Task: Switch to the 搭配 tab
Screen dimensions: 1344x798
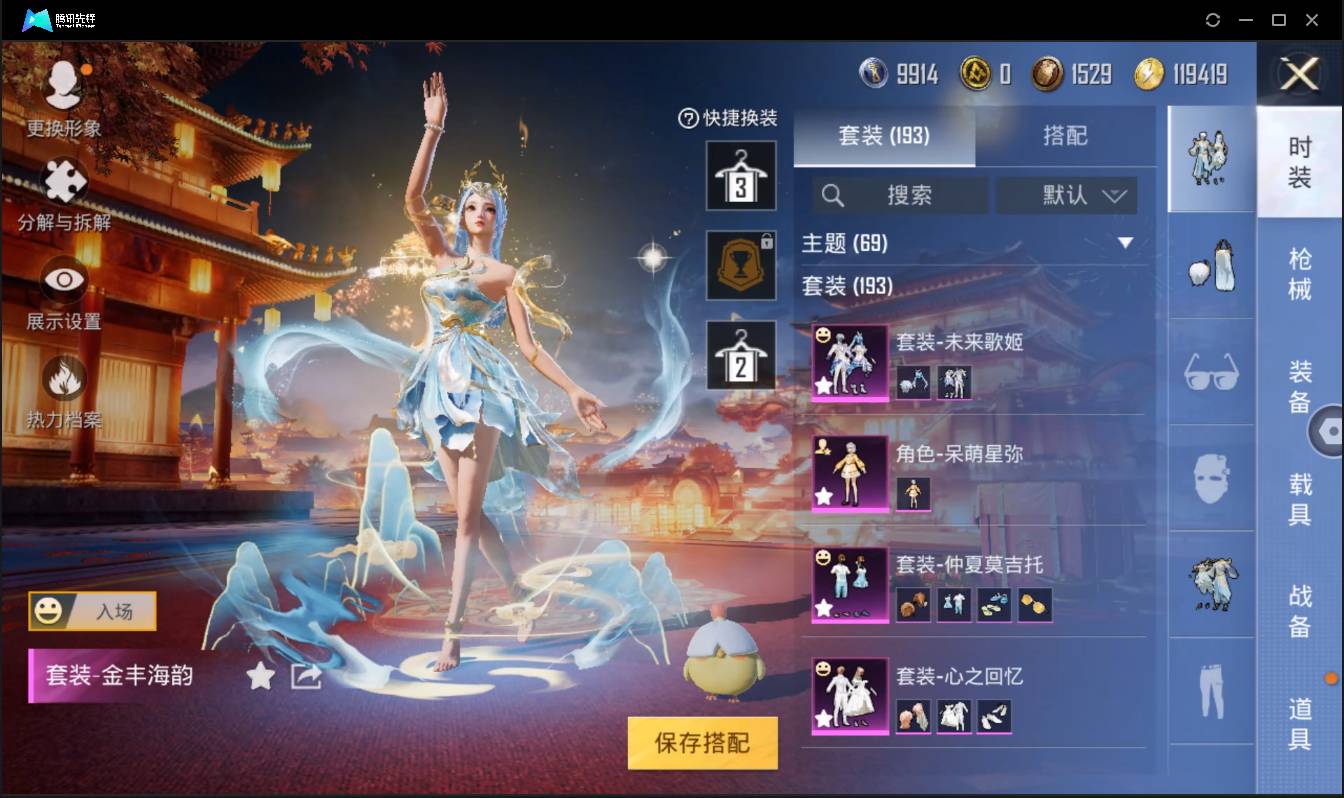Action: tap(1066, 135)
